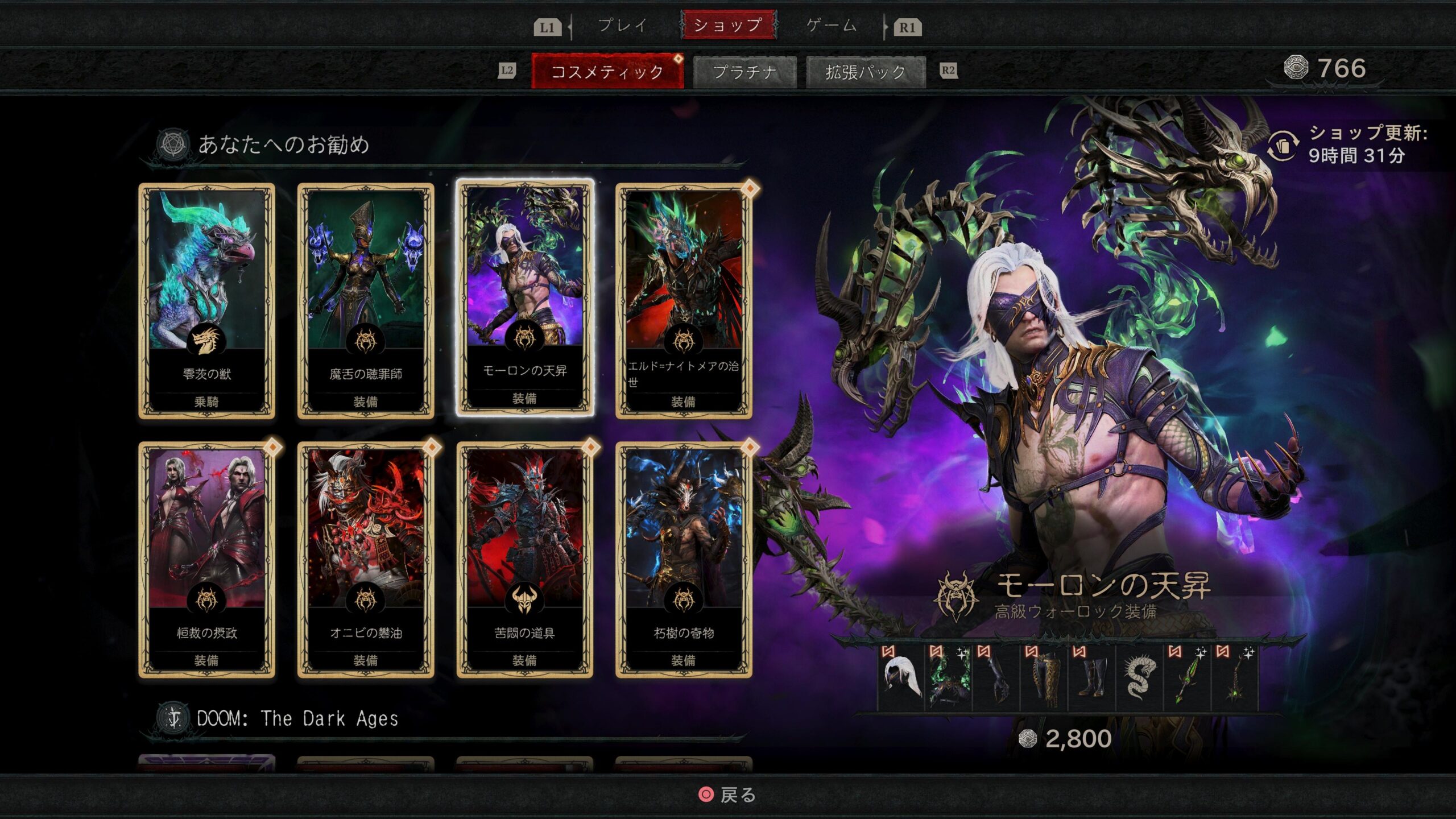Open the ゲーム tab
This screenshot has height=819, width=1456.
tap(831, 26)
